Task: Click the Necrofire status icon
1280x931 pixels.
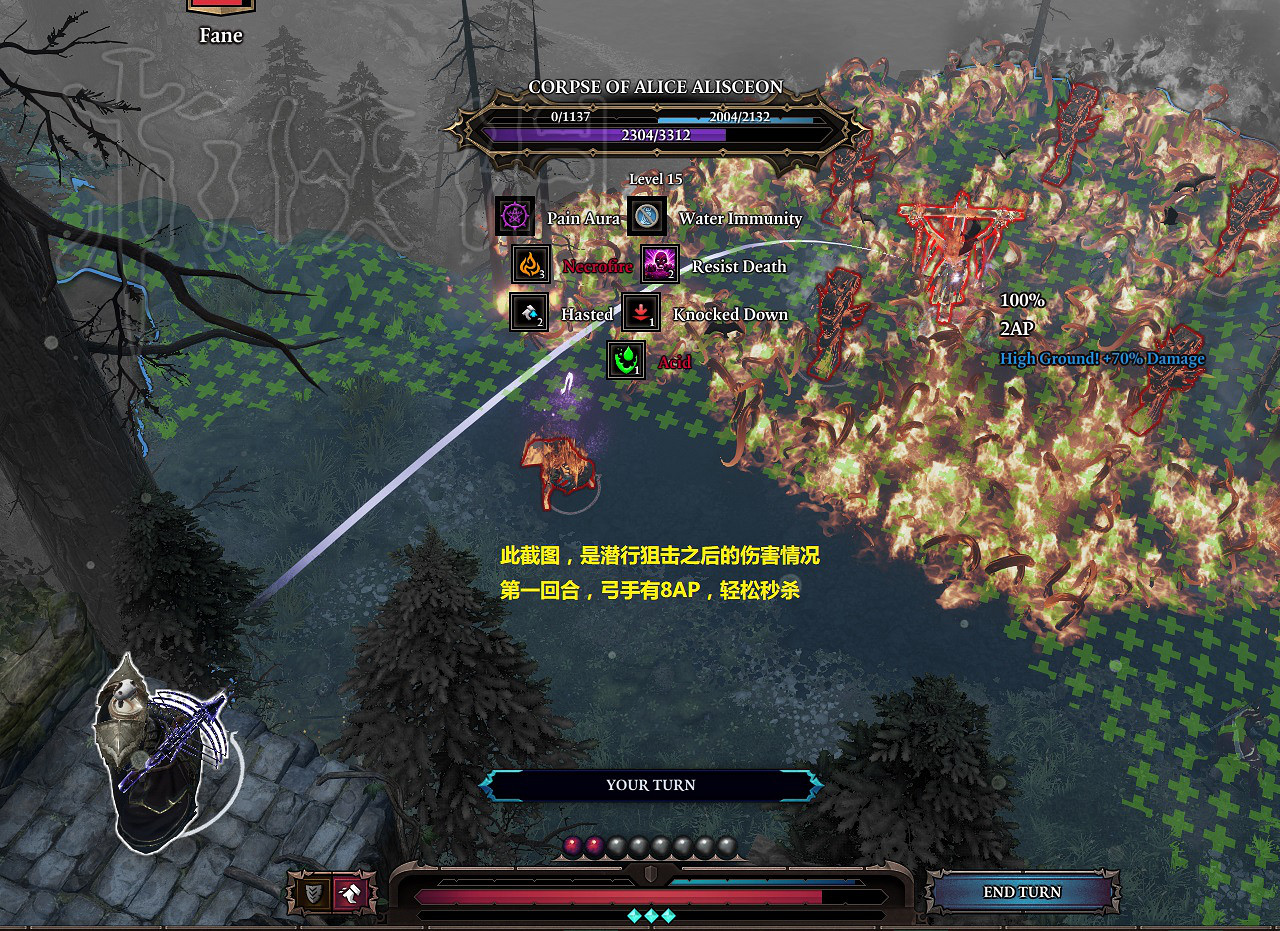Action: [531, 264]
